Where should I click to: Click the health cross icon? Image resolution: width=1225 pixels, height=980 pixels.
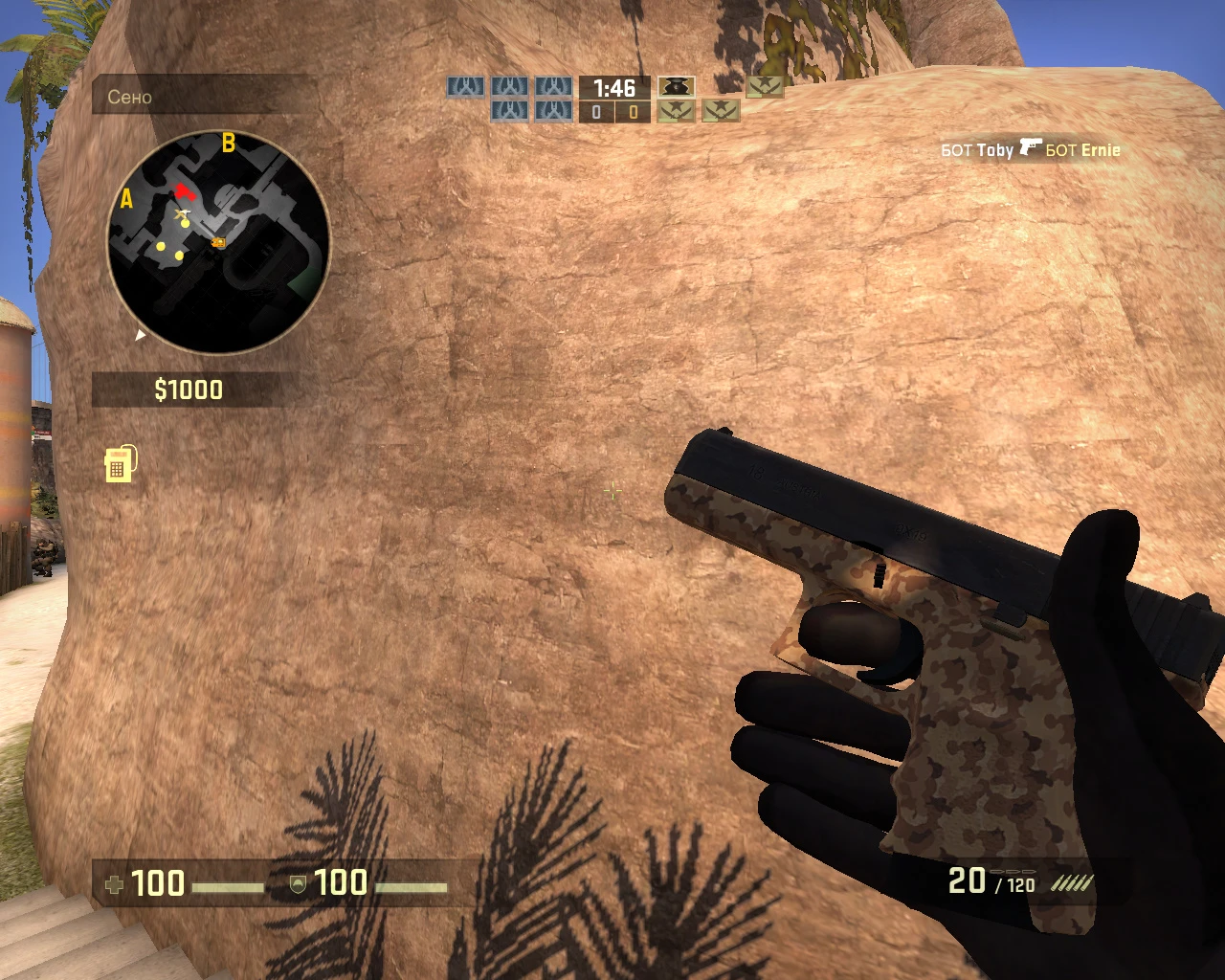[x=115, y=883]
